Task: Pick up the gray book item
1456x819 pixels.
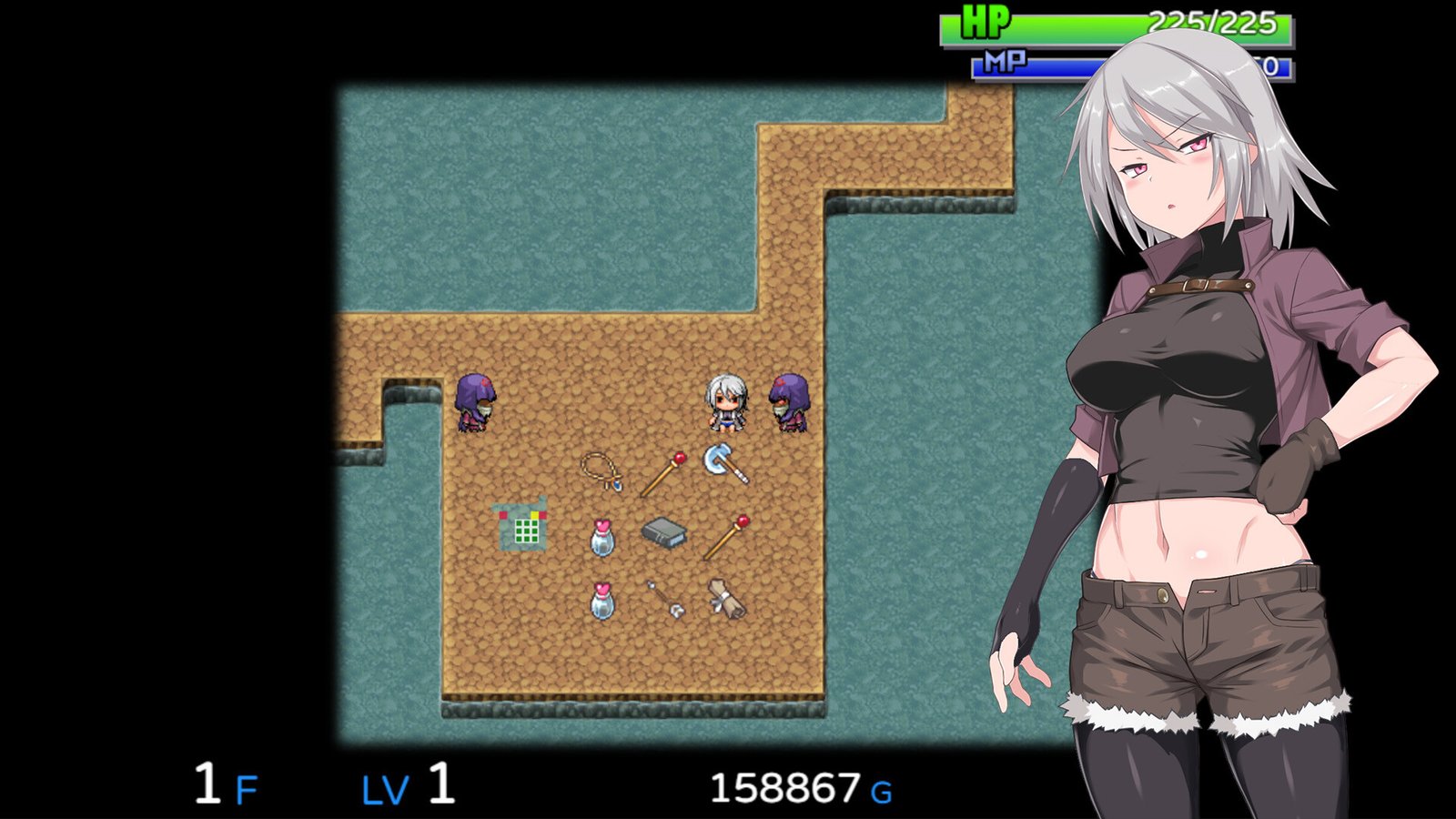Action: coord(664,532)
